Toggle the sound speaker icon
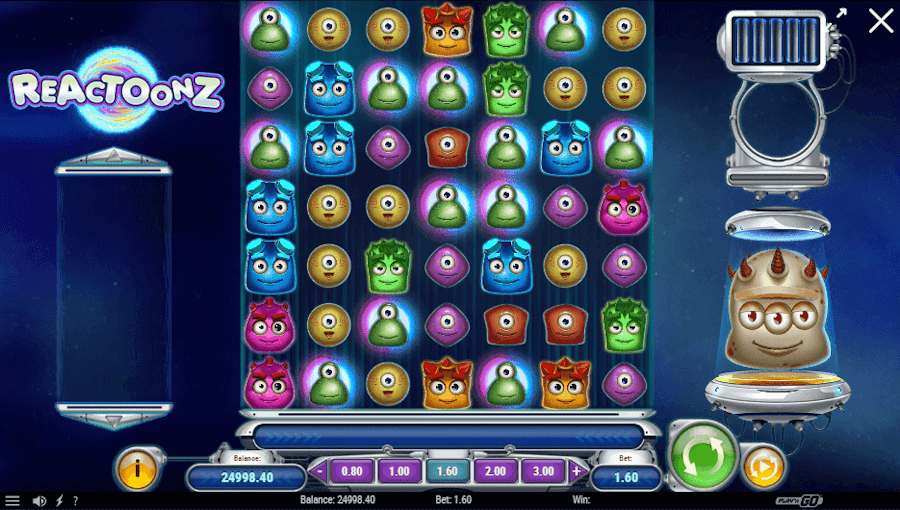 pyautogui.click(x=40, y=501)
